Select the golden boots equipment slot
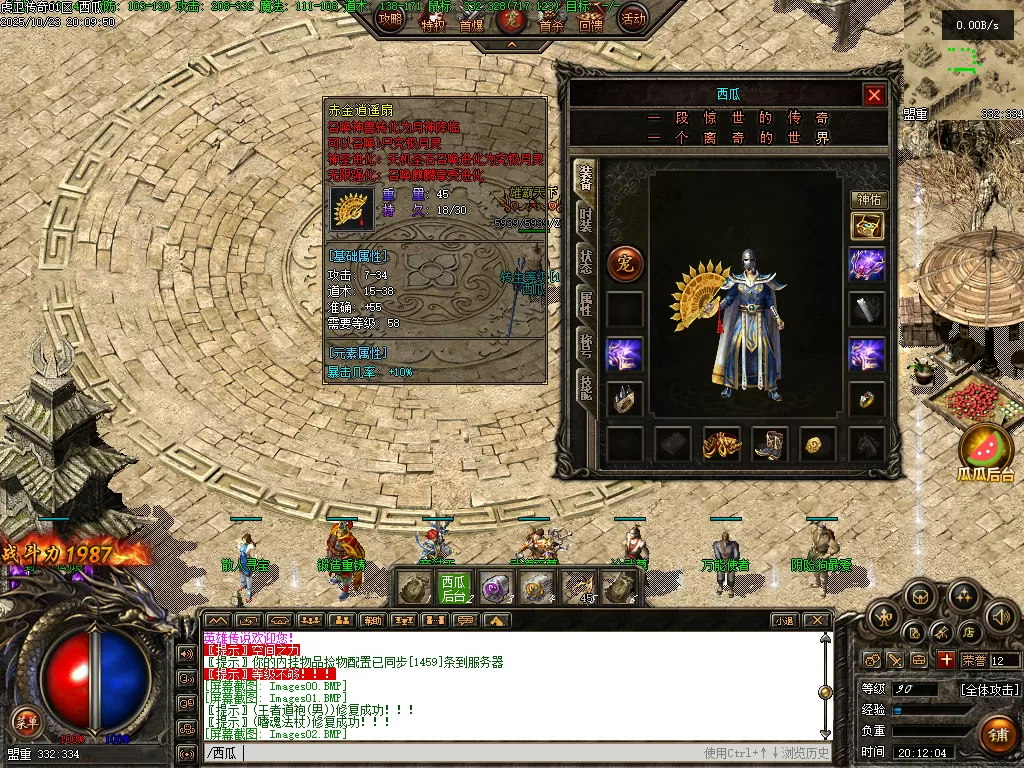 [769, 444]
